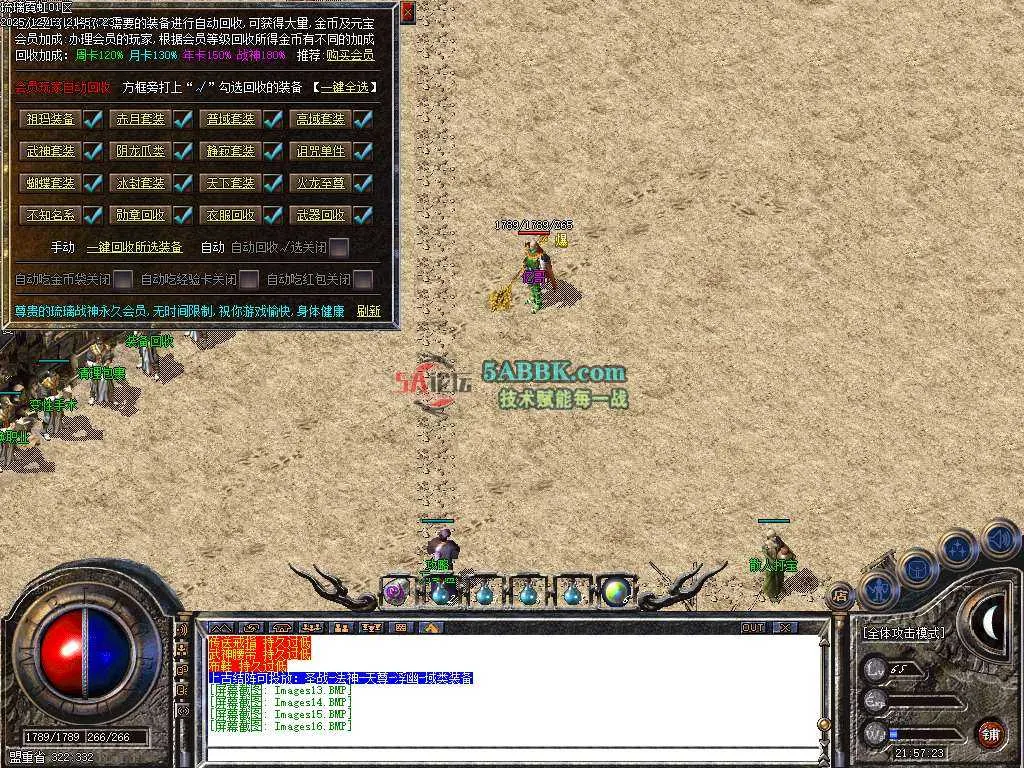Screen dimensions: 1024x768
Task: Select all with 一键全选
Action: point(344,88)
